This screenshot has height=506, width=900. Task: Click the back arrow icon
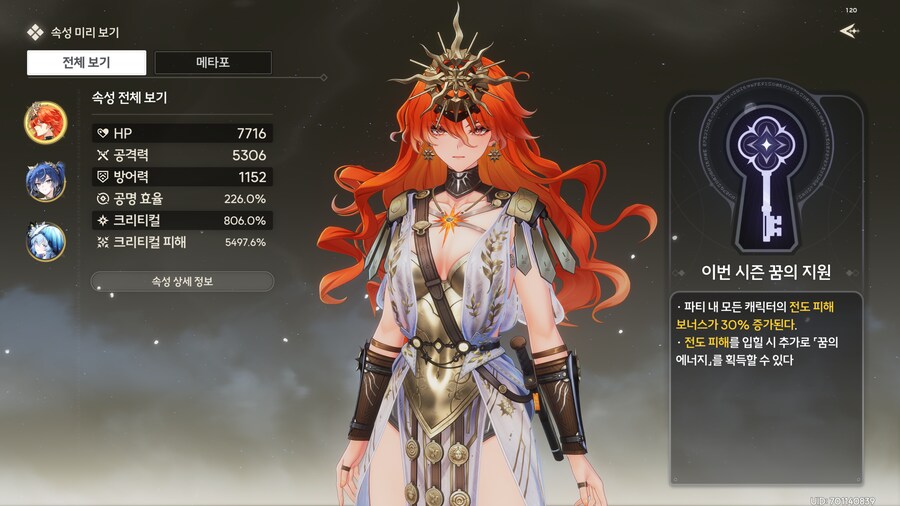pyautogui.click(x=849, y=31)
